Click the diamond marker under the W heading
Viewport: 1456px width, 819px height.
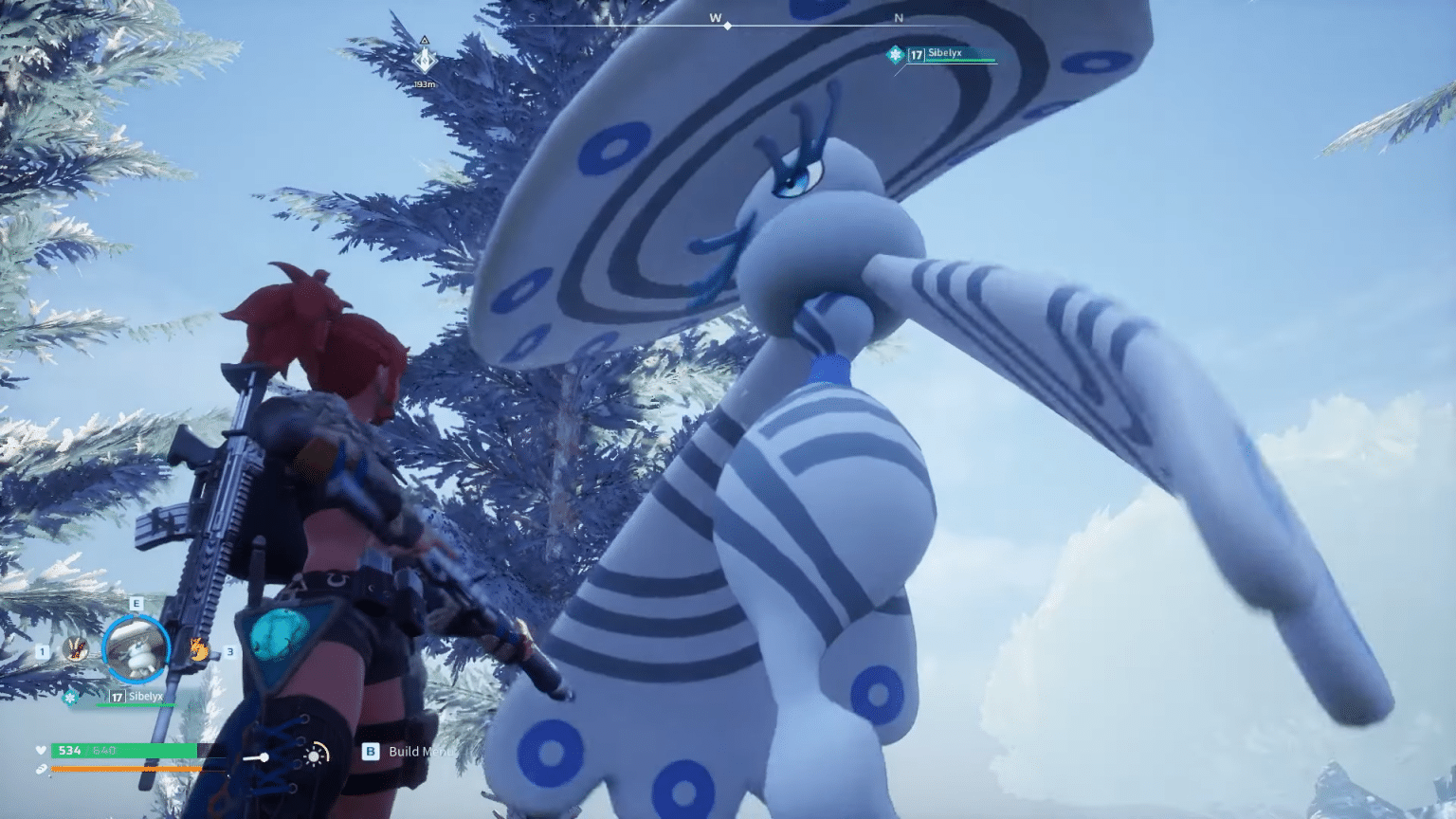click(727, 25)
